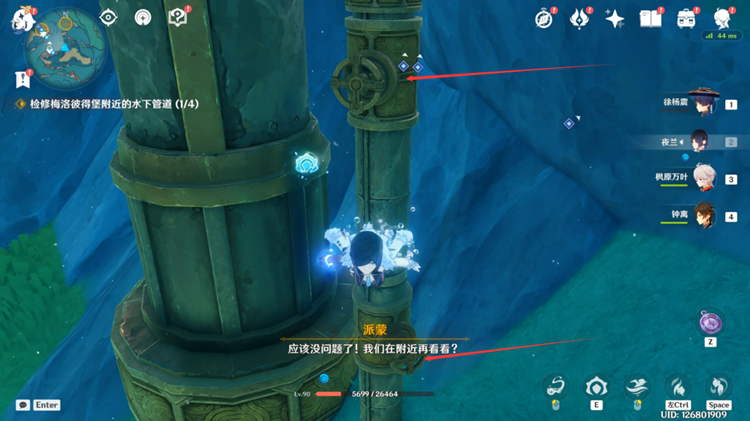Switch to party member 枫原万叶
750x421 pixels.
[703, 178]
